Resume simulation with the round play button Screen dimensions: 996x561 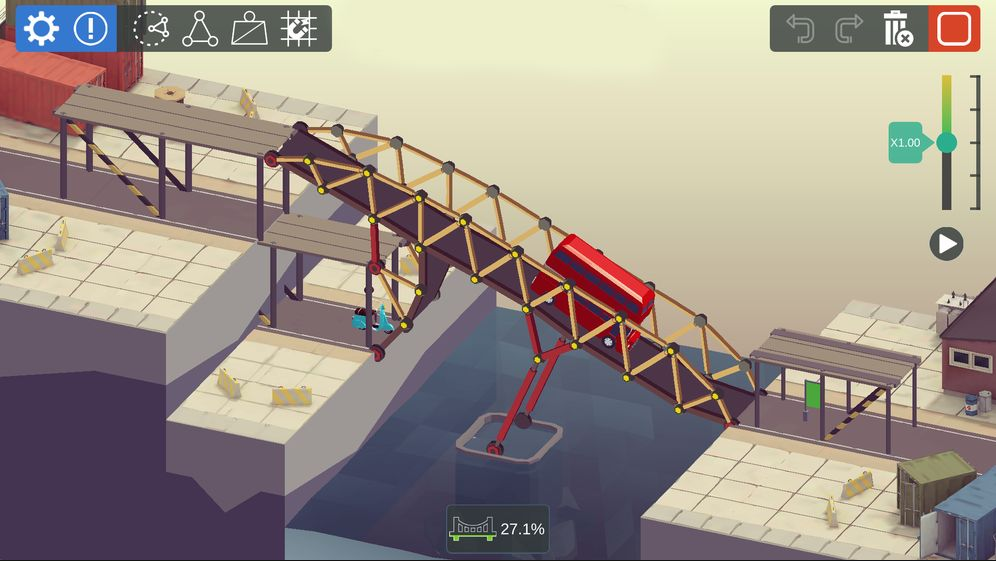[946, 244]
